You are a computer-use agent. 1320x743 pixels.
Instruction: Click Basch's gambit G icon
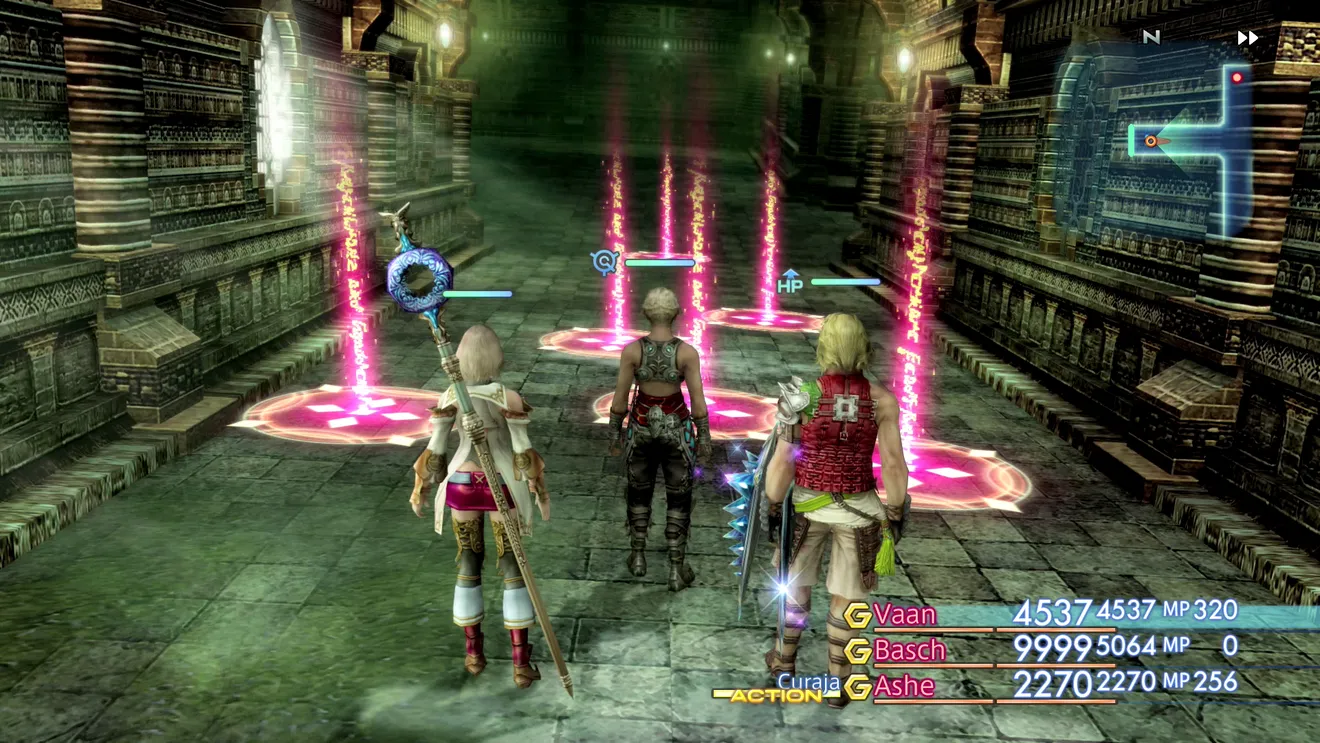coord(857,651)
